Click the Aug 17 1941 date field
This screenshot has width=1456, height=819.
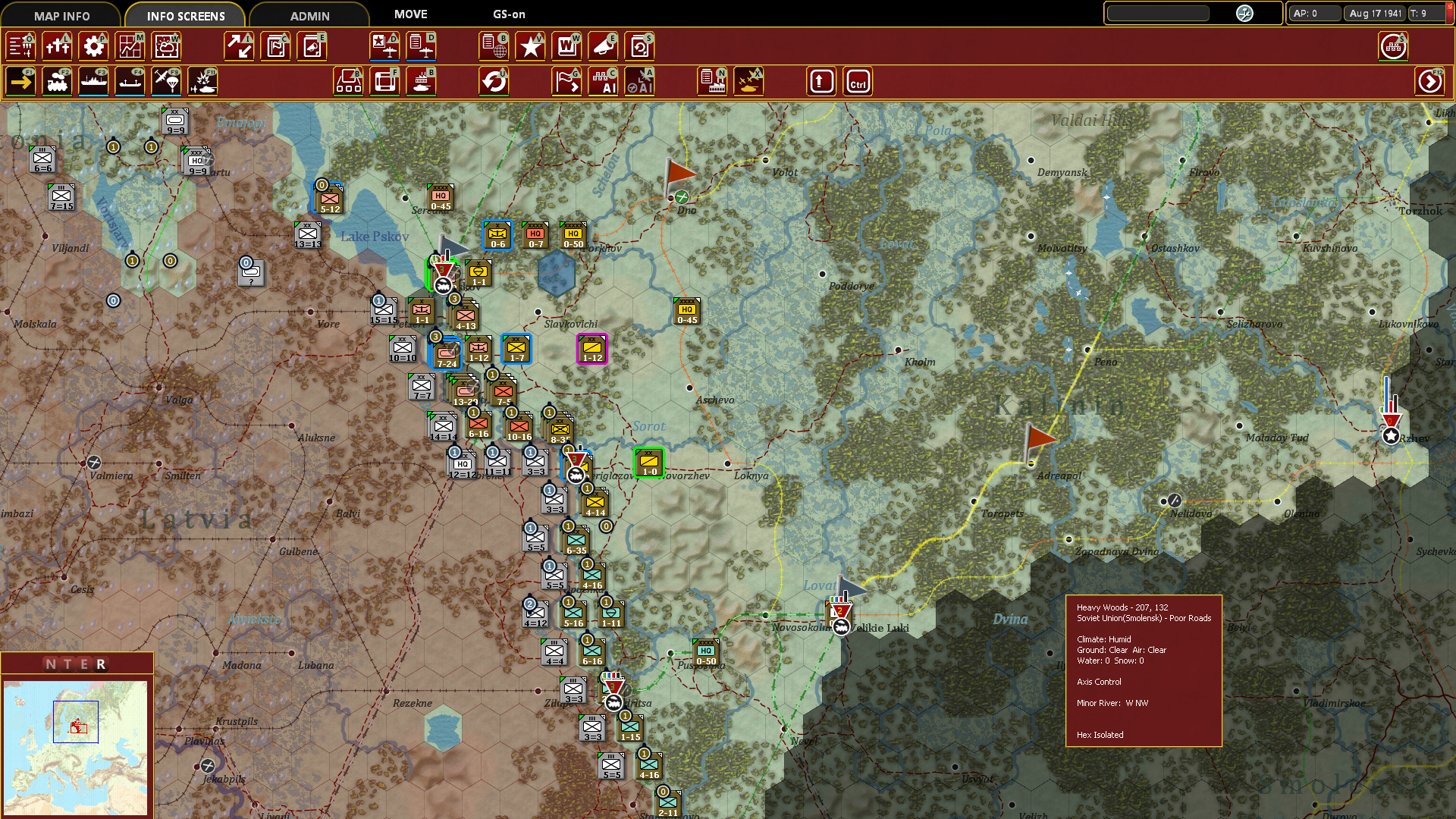[1374, 13]
